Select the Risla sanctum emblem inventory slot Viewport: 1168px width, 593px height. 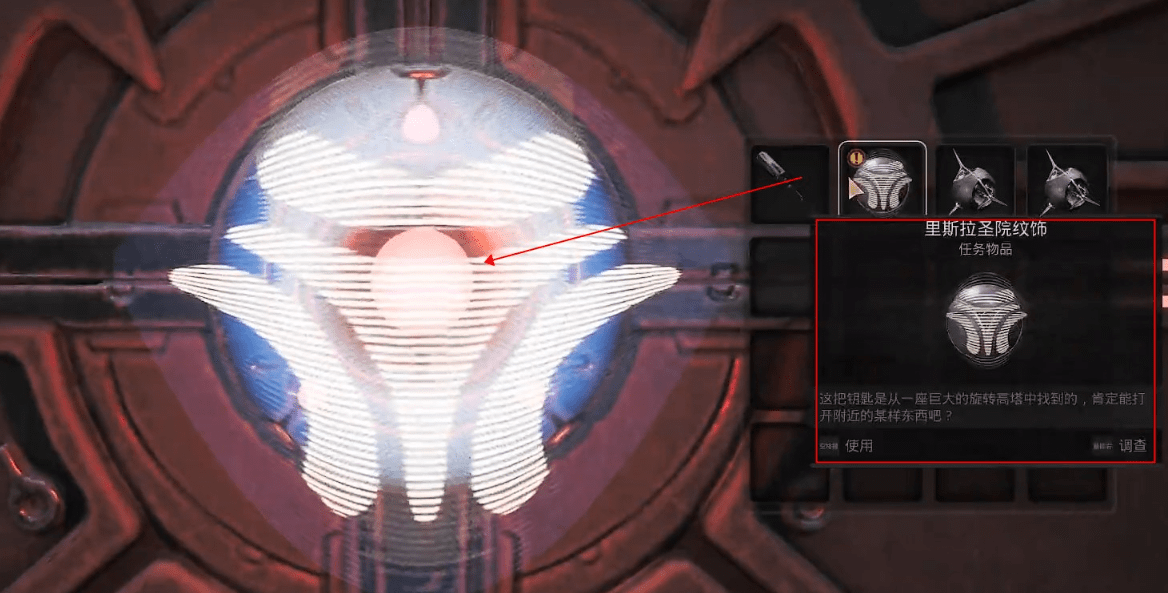pyautogui.click(x=882, y=181)
